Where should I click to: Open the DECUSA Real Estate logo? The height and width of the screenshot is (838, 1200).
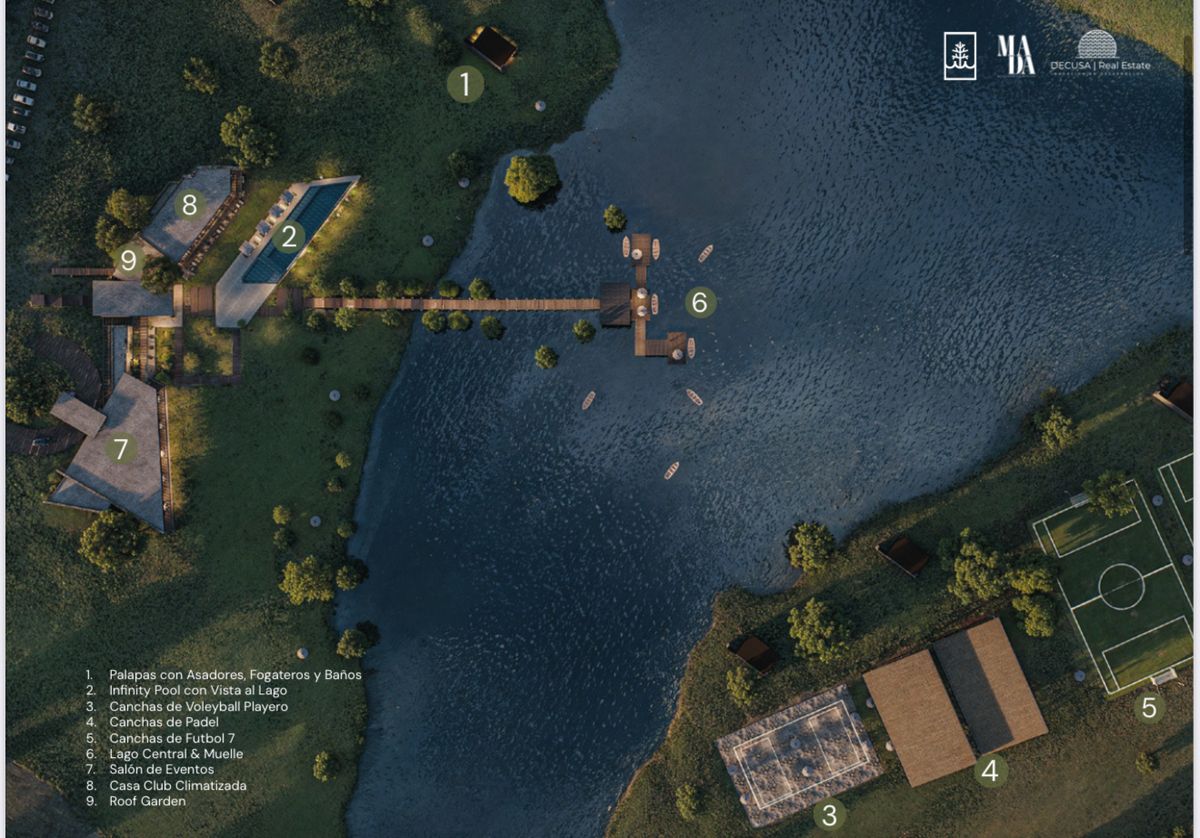[x=1099, y=52]
